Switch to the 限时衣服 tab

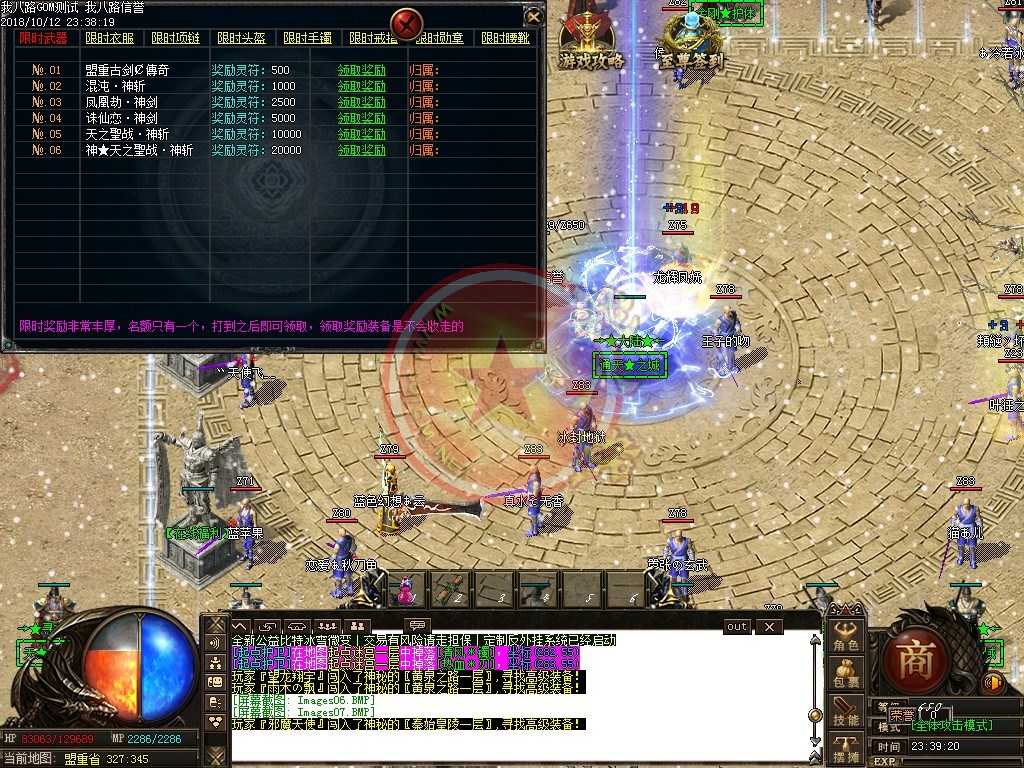click(x=108, y=38)
